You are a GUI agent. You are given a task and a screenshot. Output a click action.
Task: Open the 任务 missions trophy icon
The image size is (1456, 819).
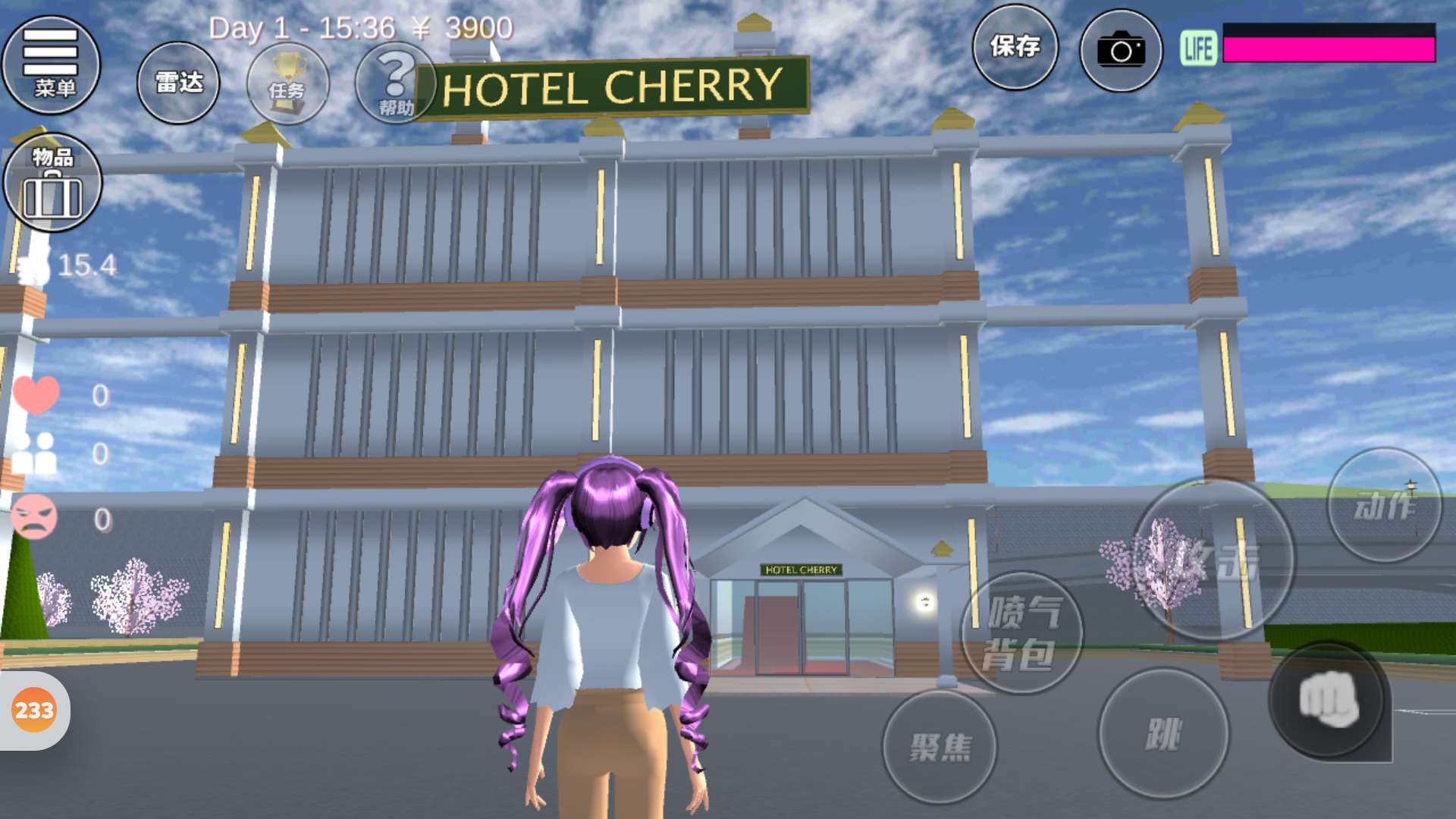coord(287,83)
